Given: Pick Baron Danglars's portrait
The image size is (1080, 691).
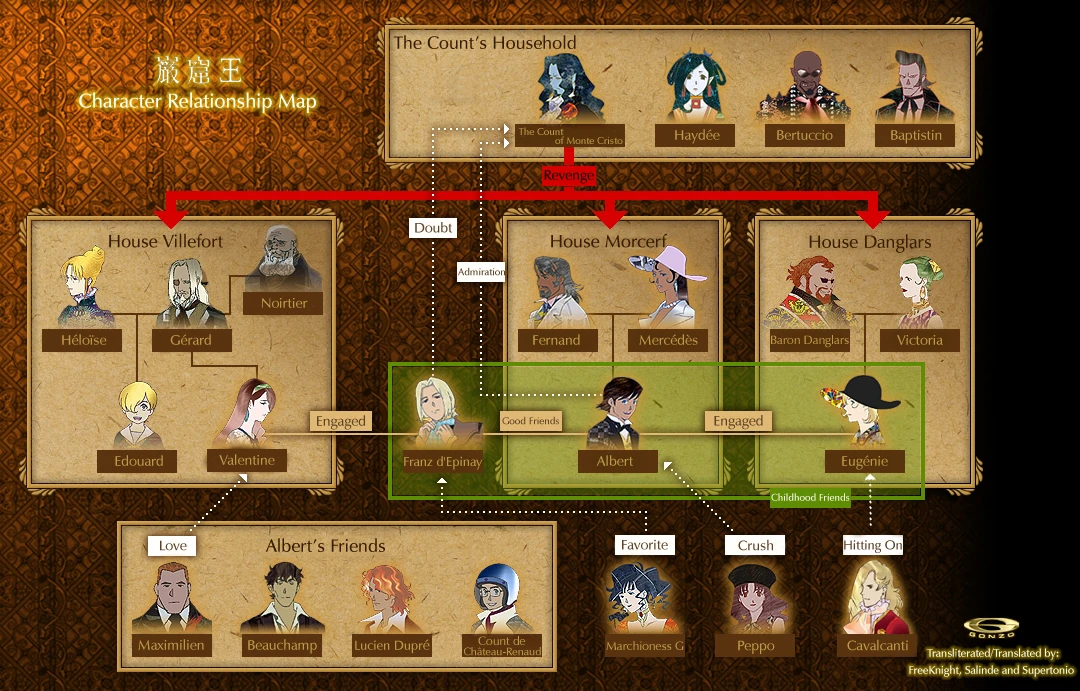Looking at the screenshot, I should point(808,293).
